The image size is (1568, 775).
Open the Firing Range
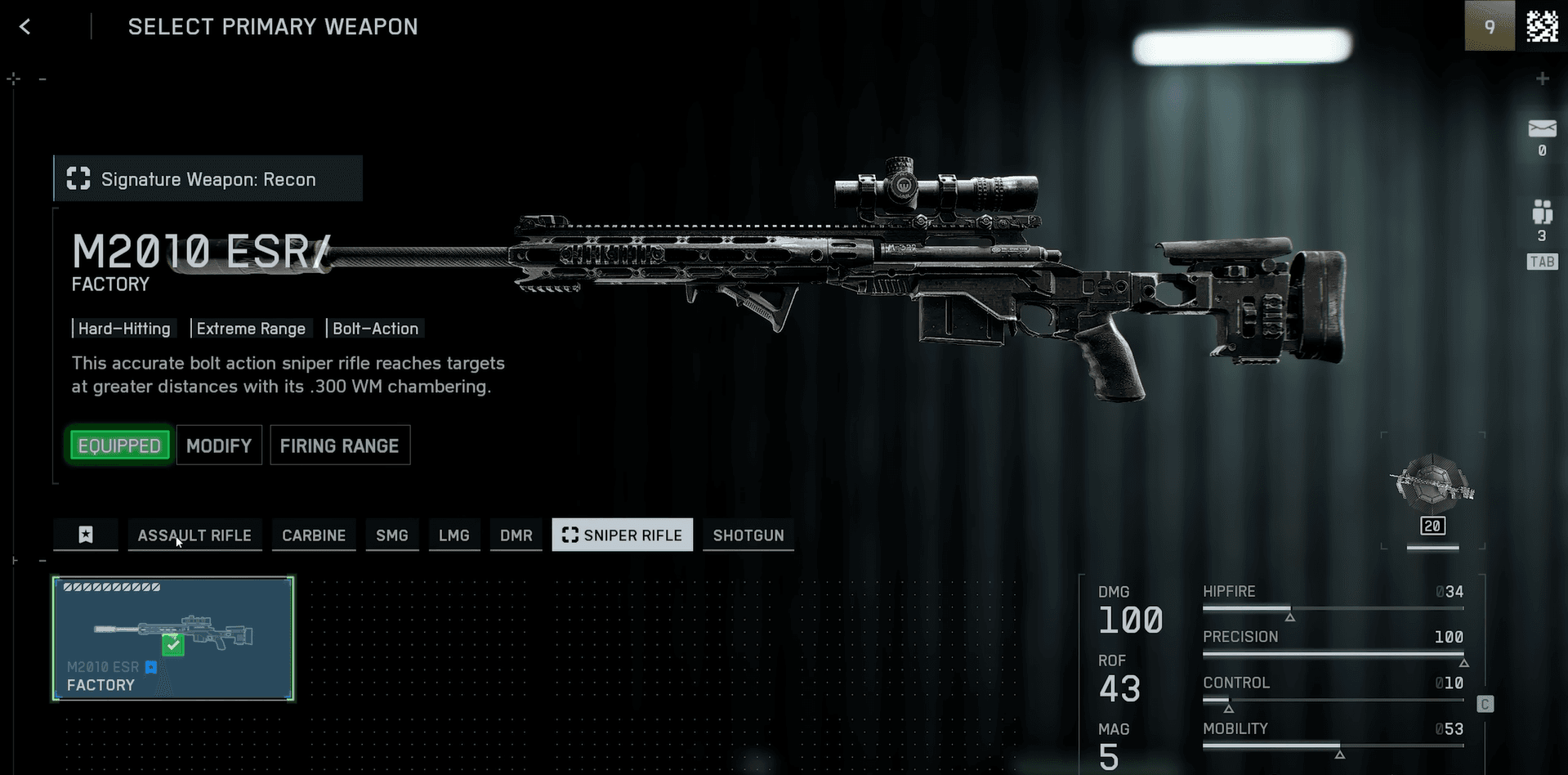[339, 445]
